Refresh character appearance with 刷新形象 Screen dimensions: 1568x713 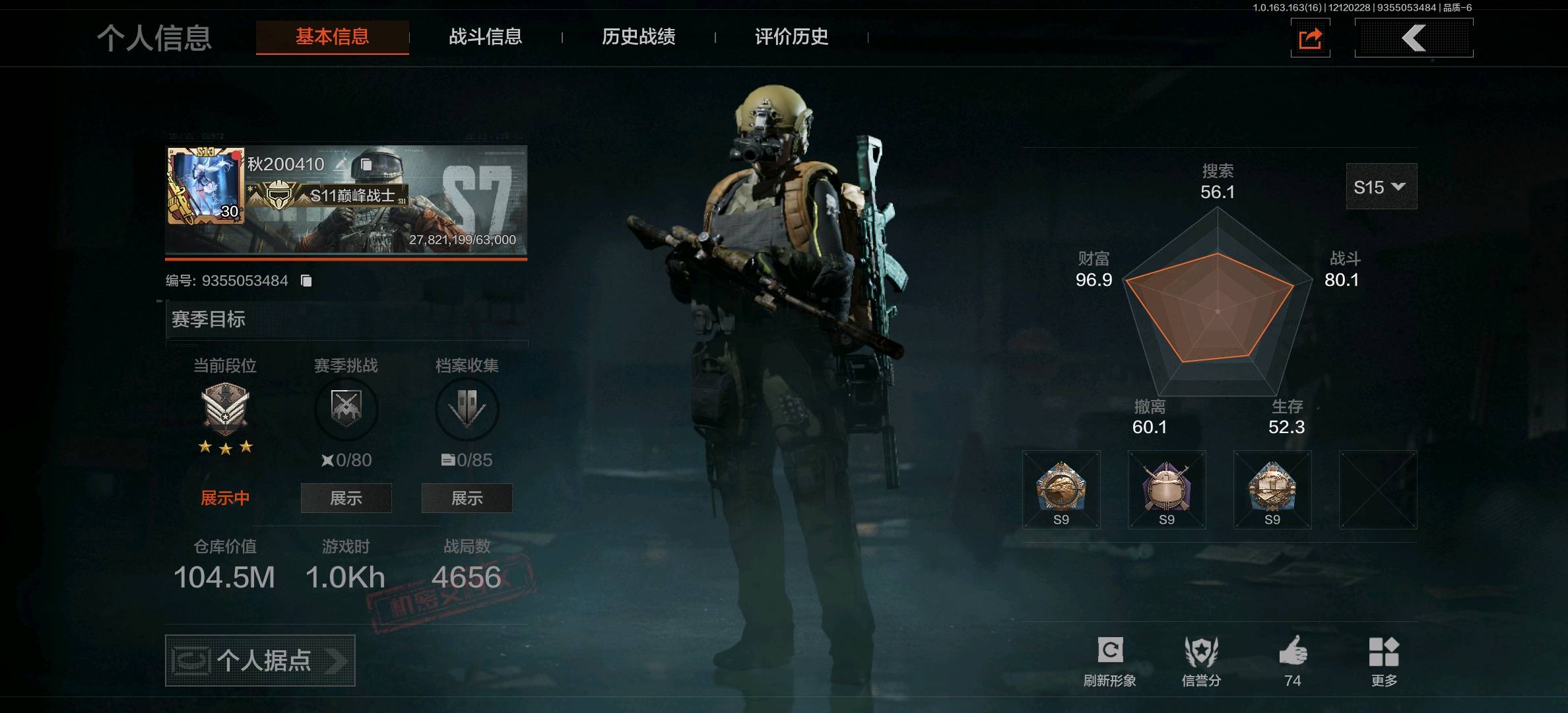[x=1109, y=660]
